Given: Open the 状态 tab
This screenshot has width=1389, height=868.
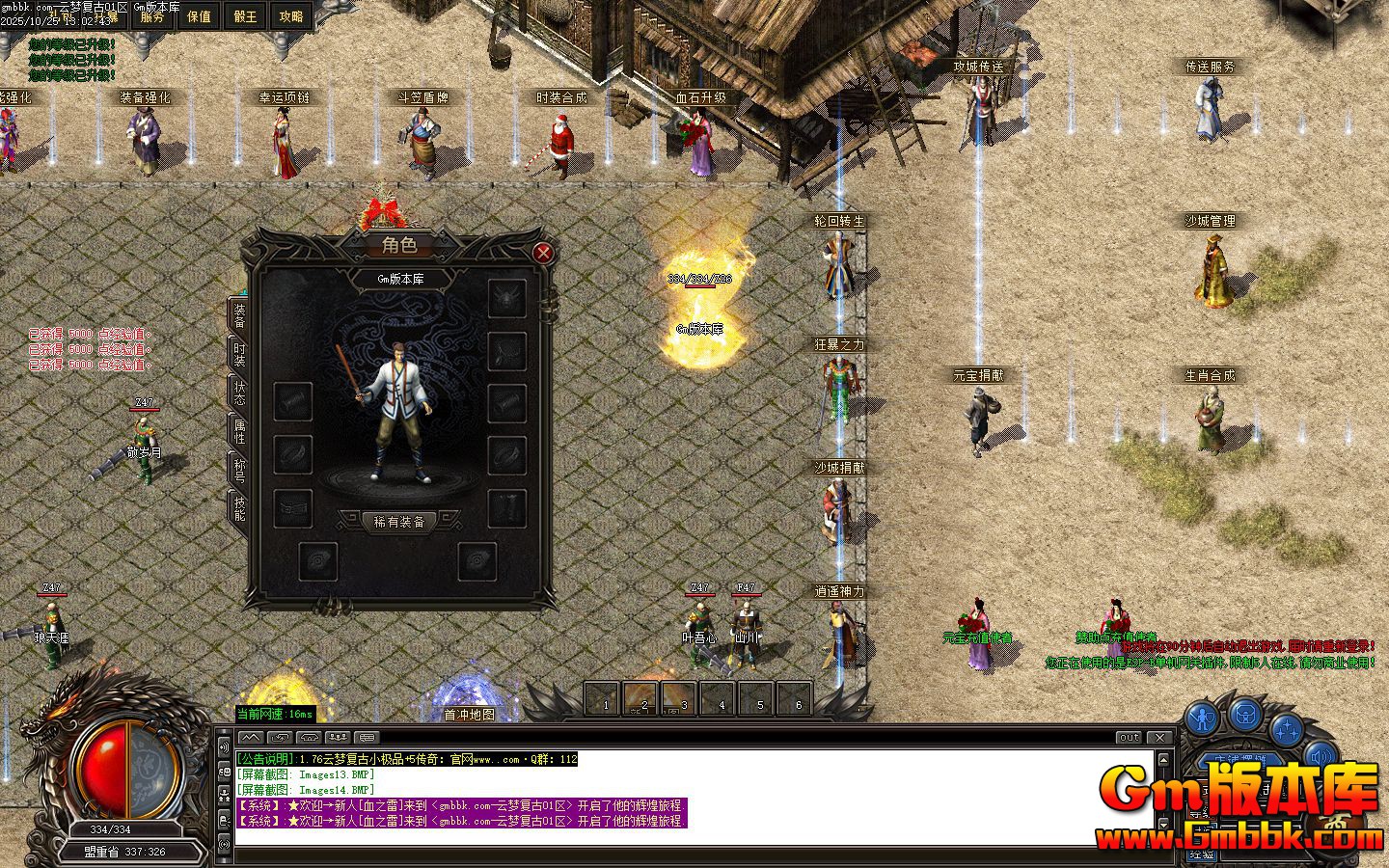Looking at the screenshot, I should click(238, 393).
